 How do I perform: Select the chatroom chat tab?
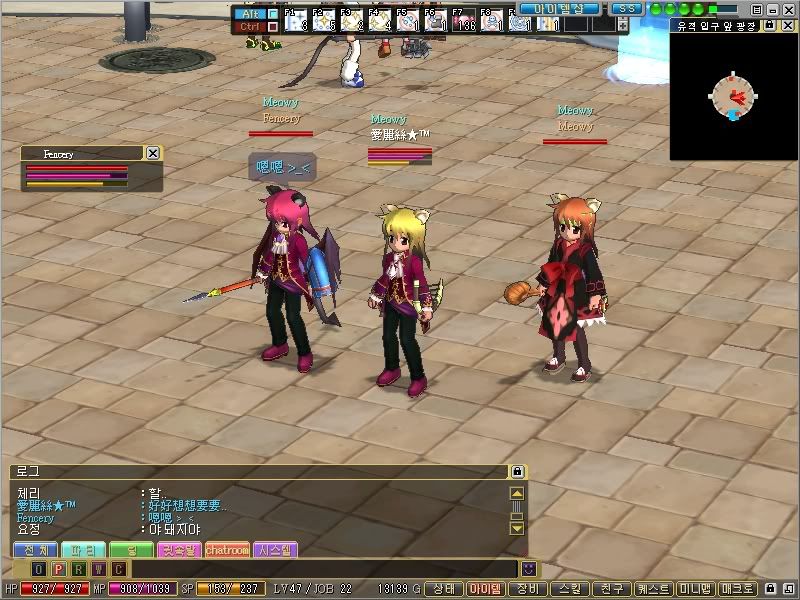[227, 550]
